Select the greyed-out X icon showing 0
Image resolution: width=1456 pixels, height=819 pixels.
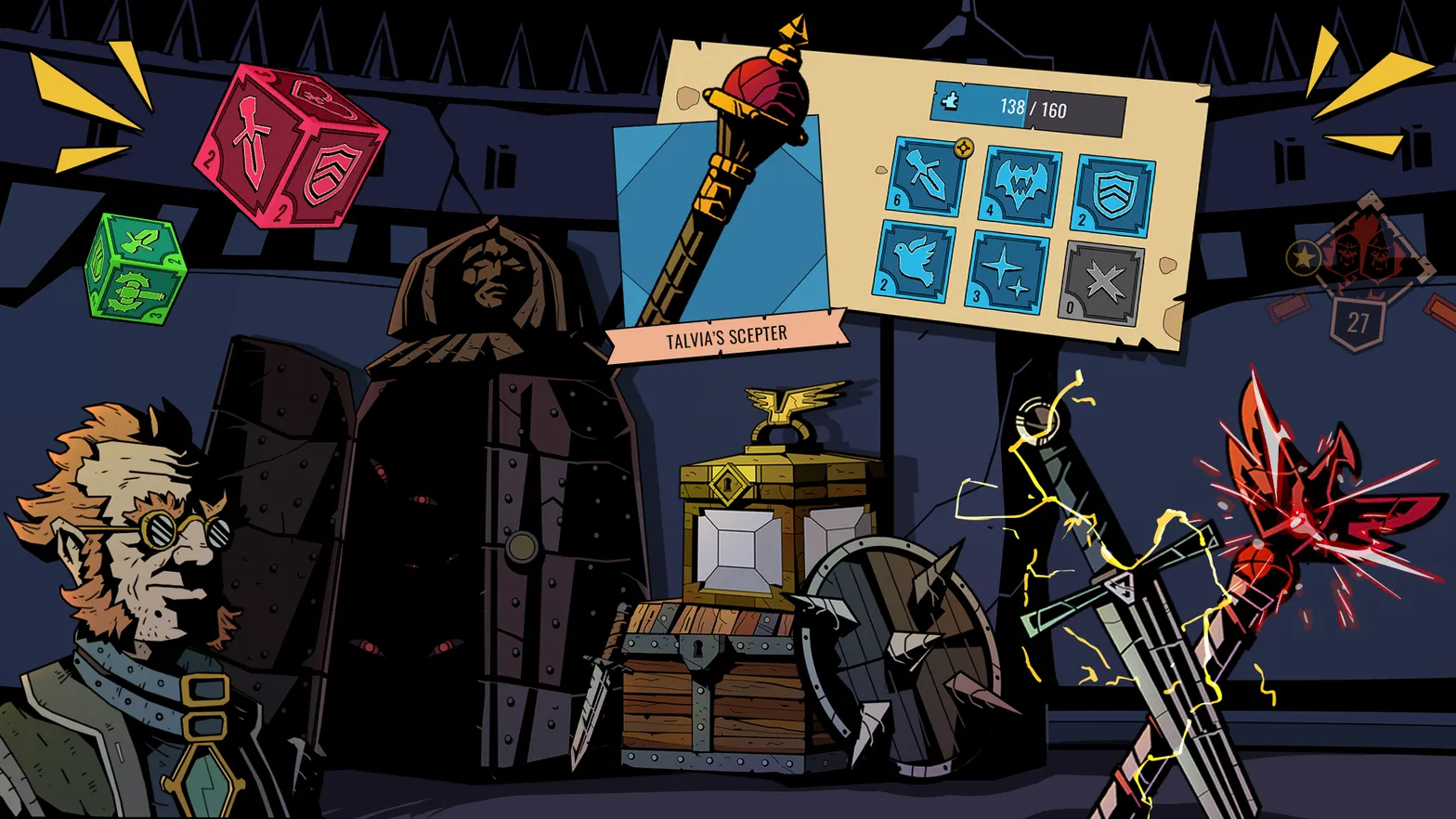1103,281
